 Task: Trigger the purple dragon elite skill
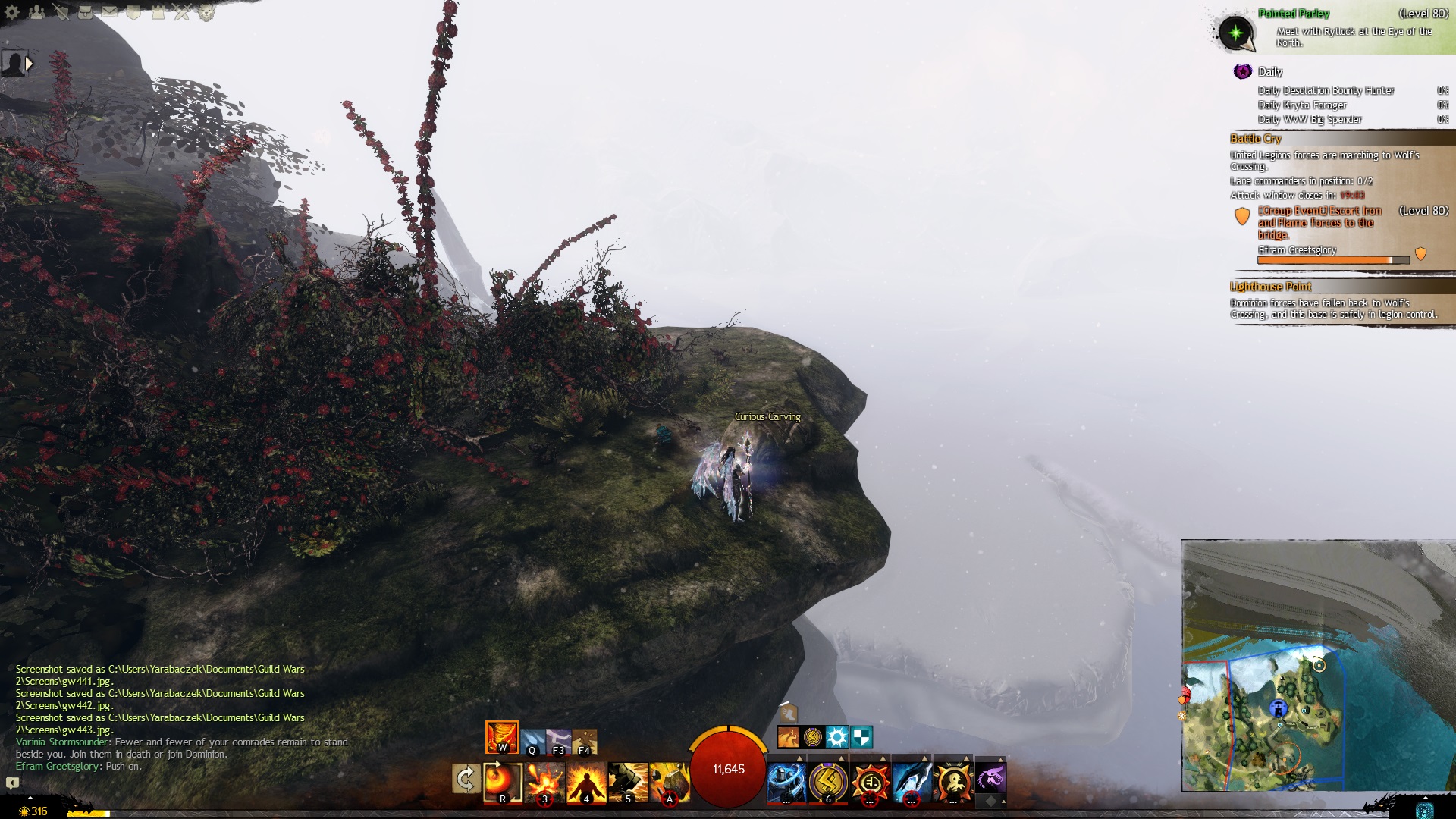point(990,777)
